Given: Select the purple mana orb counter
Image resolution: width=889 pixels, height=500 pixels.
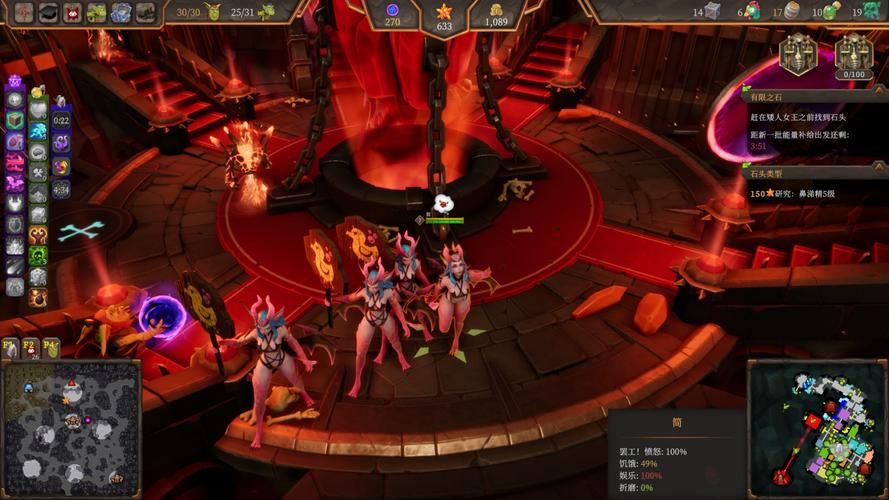Looking at the screenshot, I should tap(392, 9).
